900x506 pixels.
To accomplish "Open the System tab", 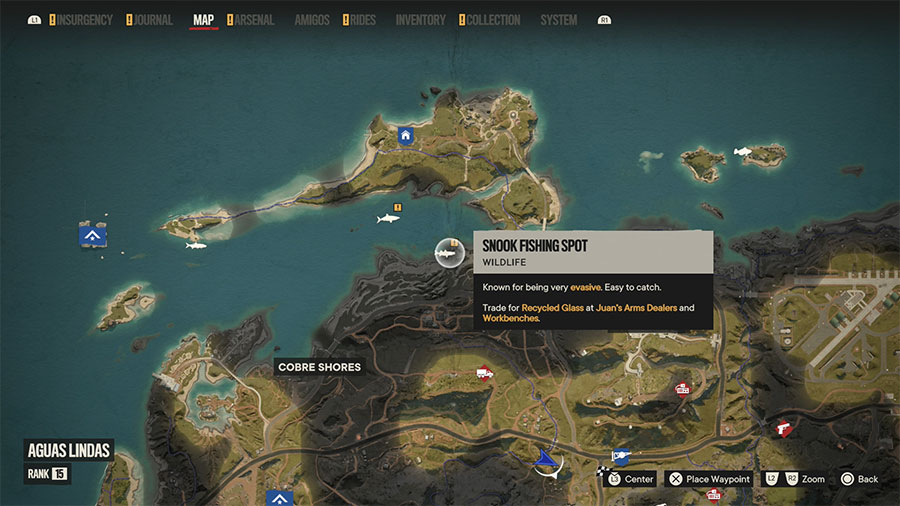I will (x=558, y=20).
